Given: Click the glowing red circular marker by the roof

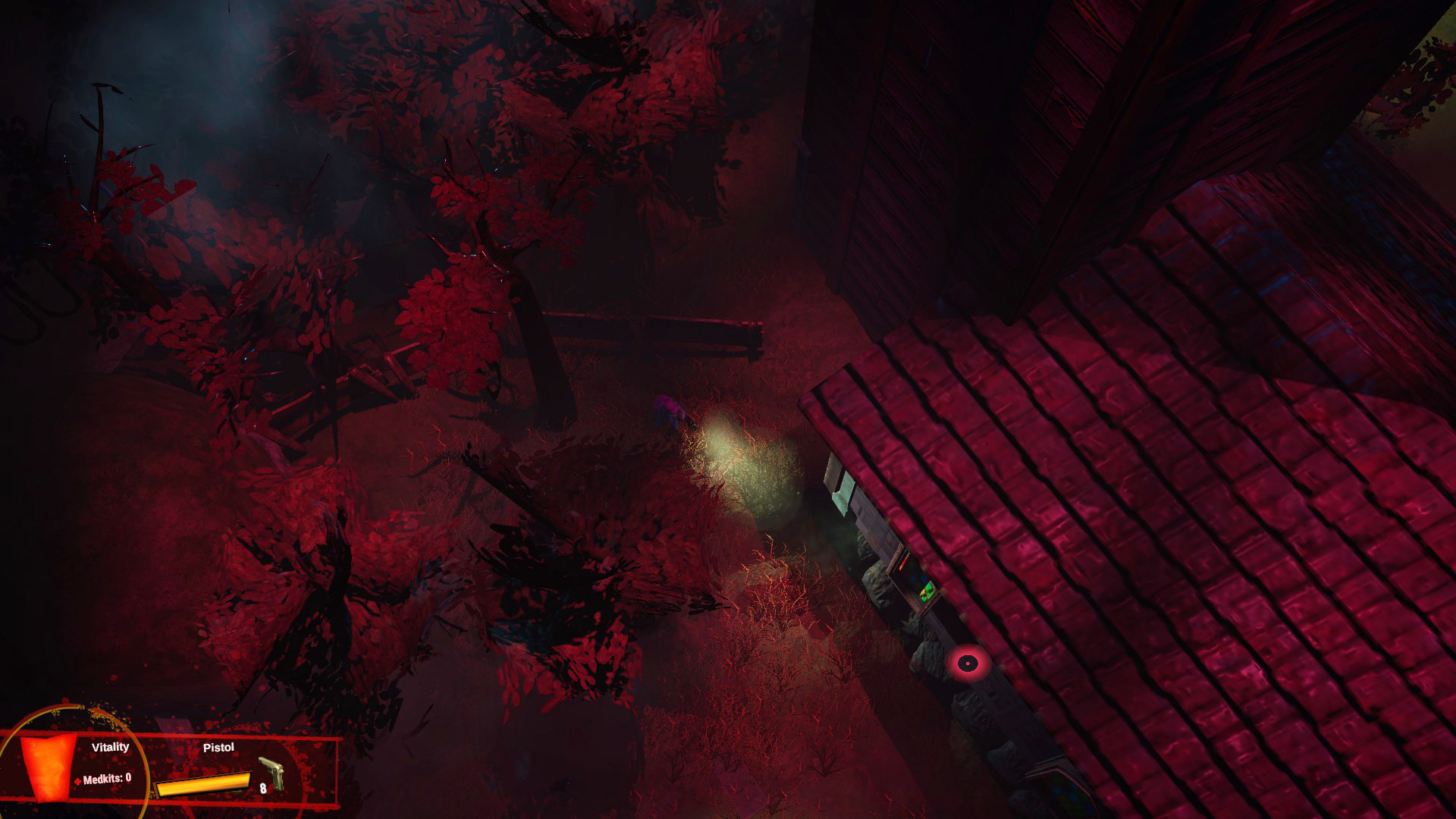Looking at the screenshot, I should pos(968,664).
